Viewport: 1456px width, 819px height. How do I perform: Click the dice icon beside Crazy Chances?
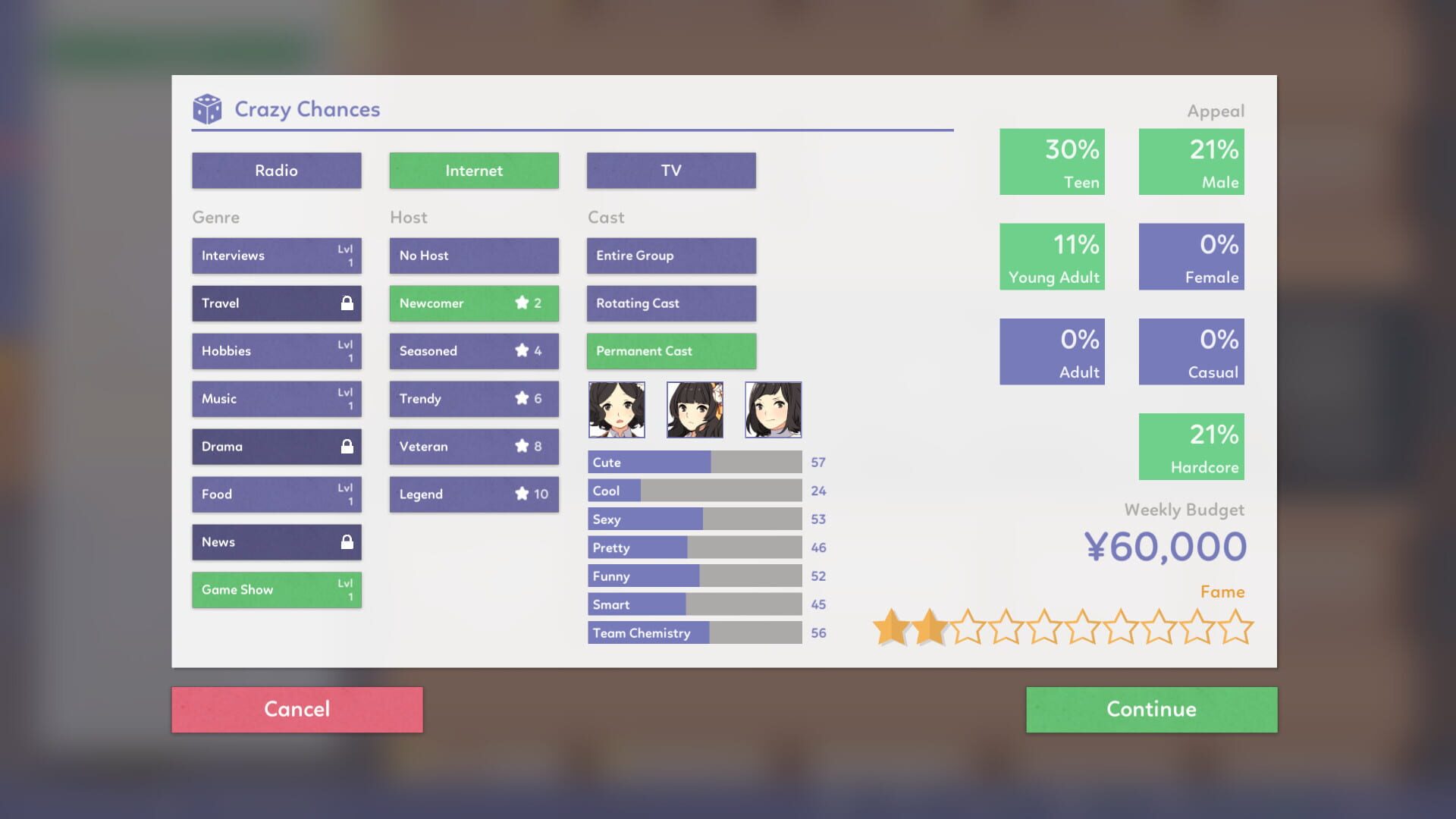(x=206, y=108)
